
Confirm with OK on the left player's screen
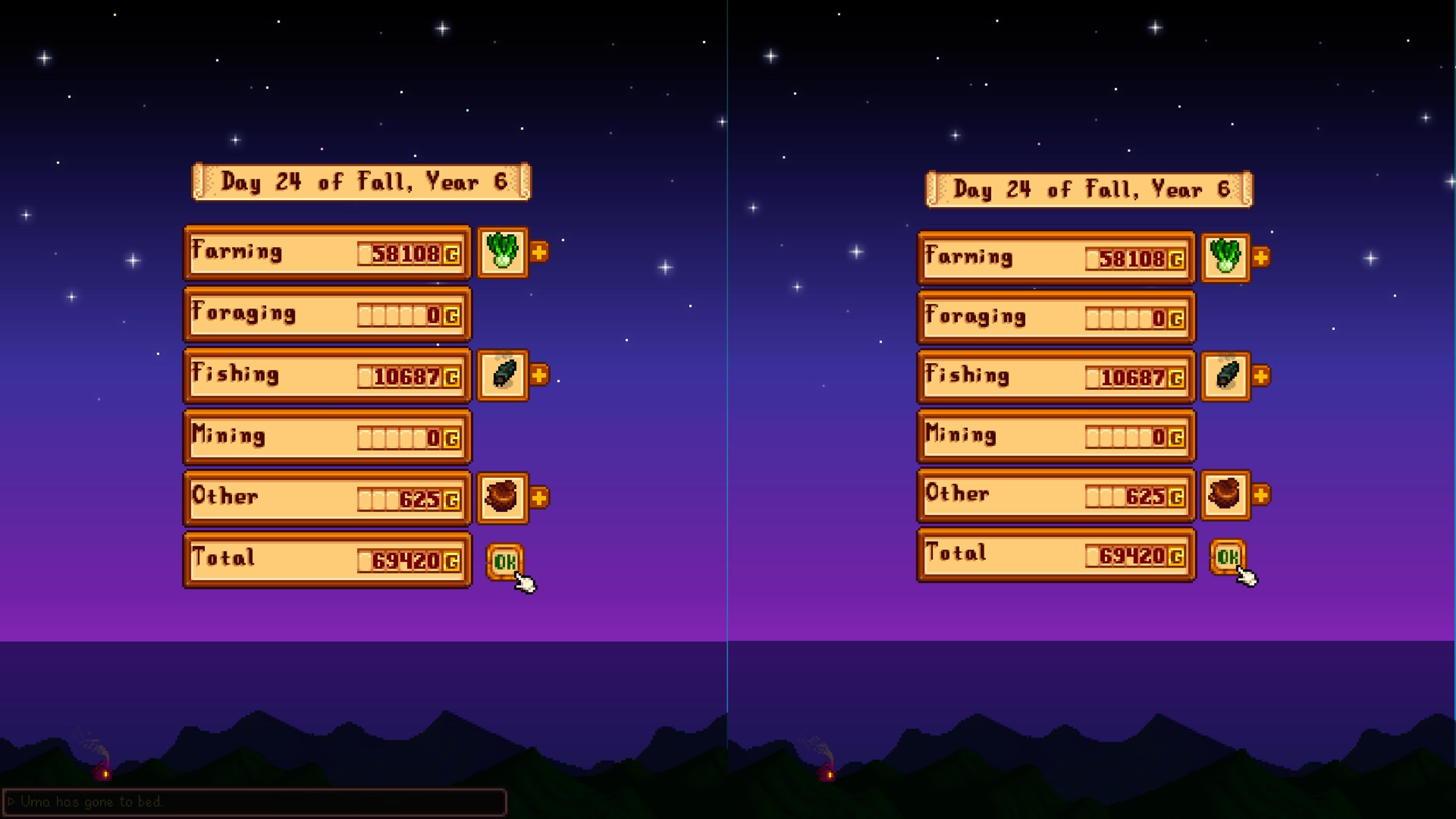click(x=504, y=561)
